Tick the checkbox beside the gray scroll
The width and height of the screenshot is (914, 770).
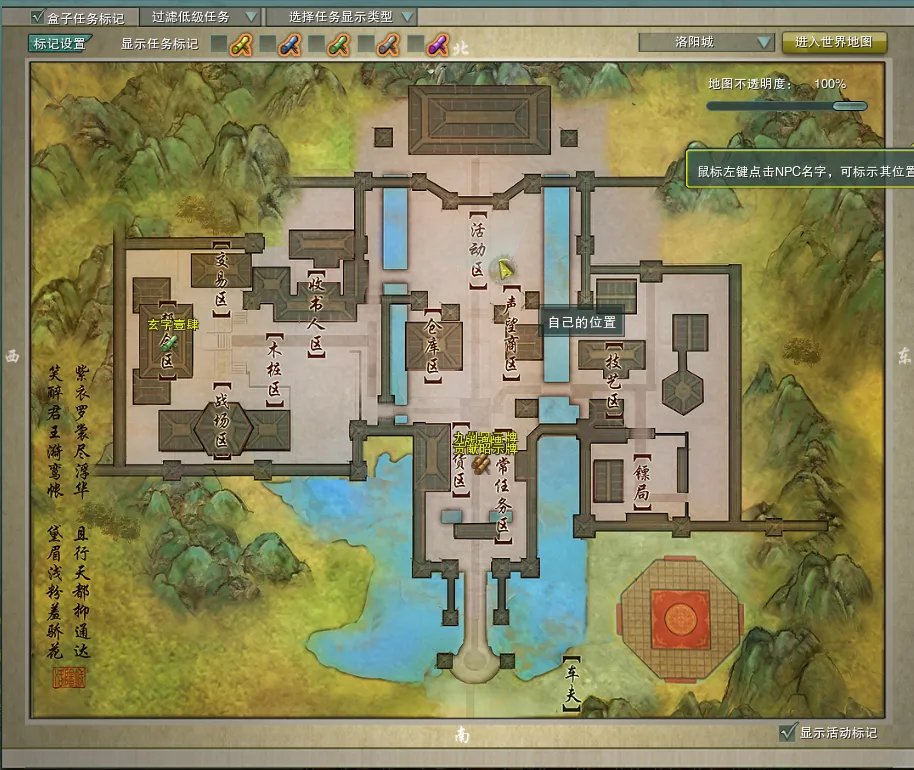[365, 44]
